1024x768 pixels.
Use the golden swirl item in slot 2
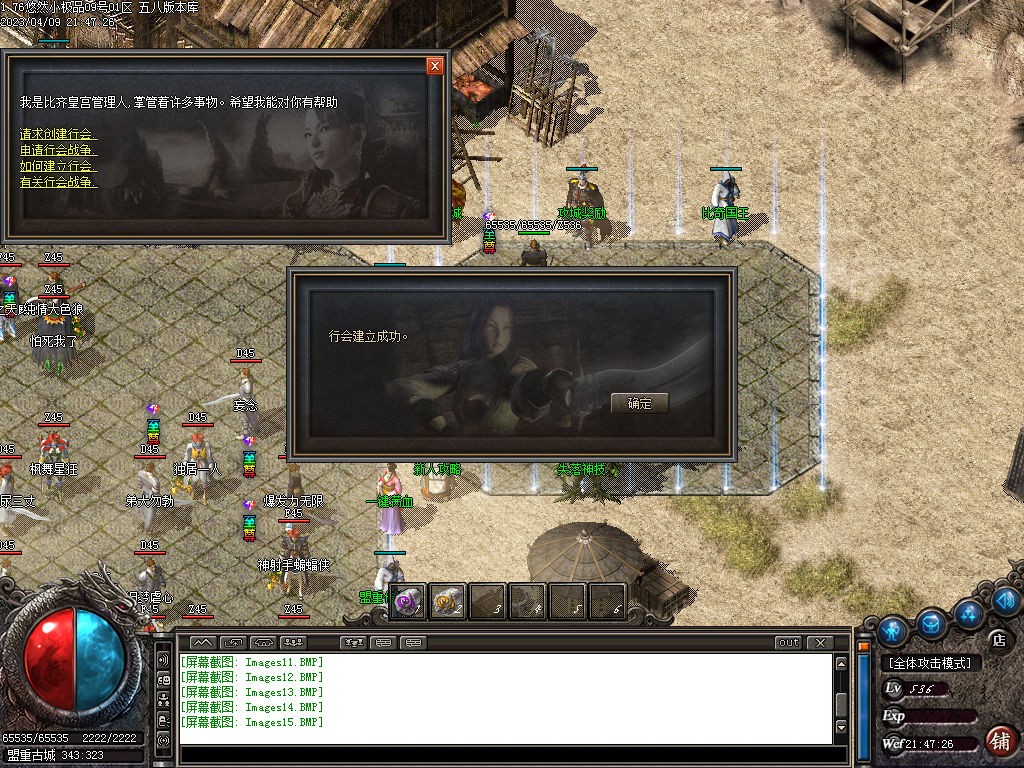[x=448, y=601]
